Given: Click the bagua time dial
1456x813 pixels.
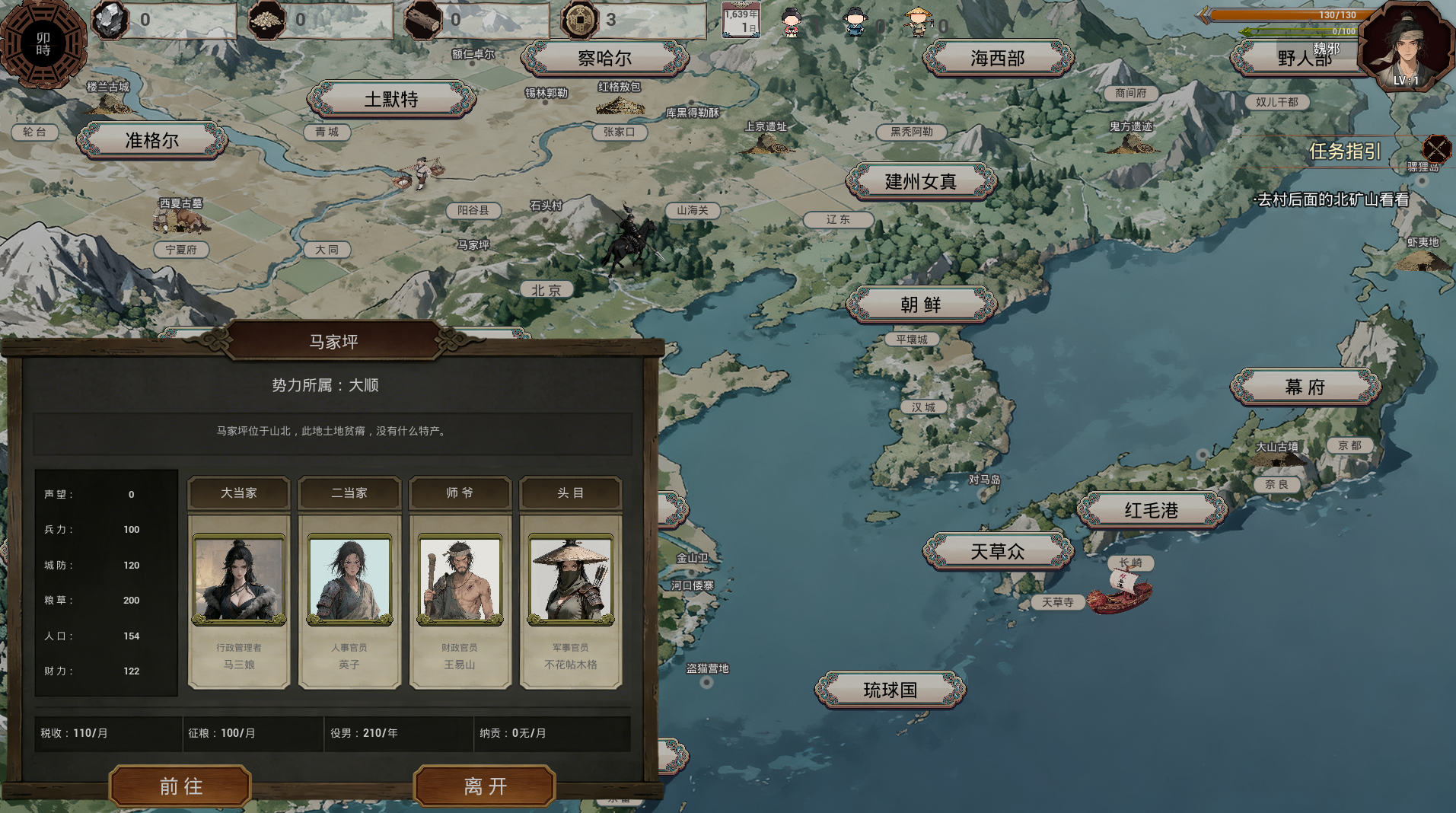Looking at the screenshot, I should pyautogui.click(x=43, y=43).
